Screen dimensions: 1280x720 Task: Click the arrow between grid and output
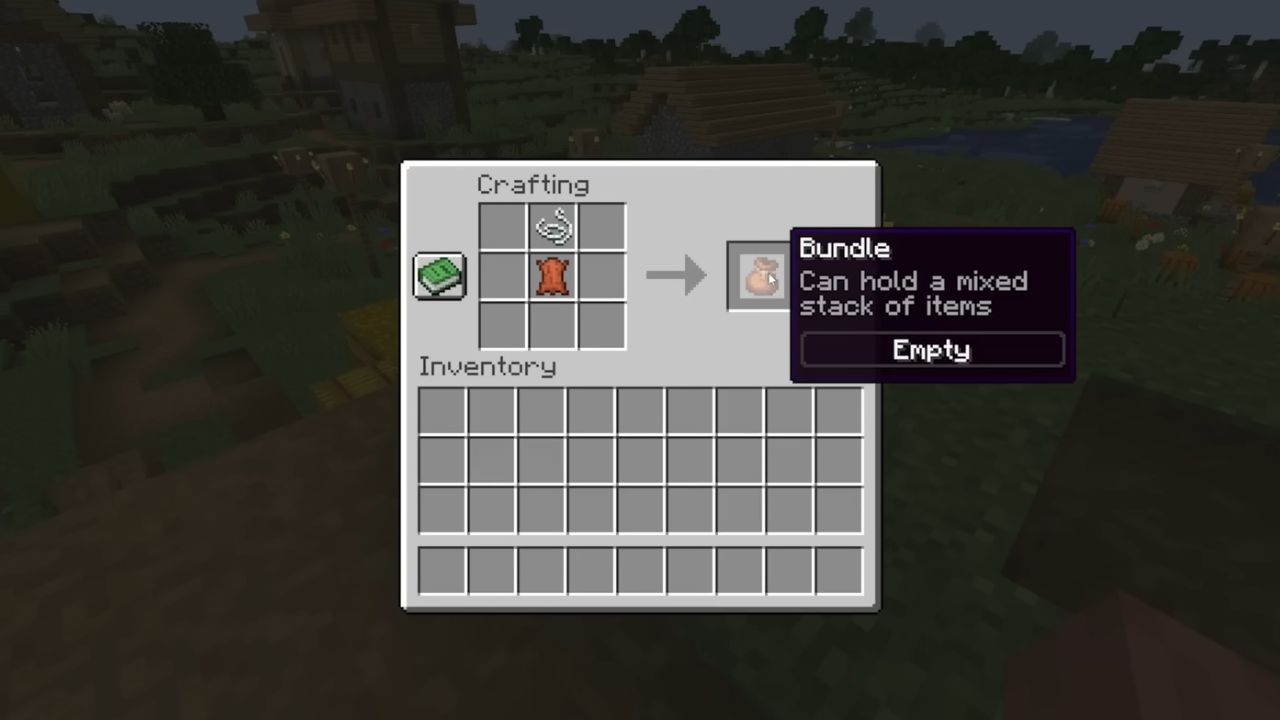click(x=676, y=276)
